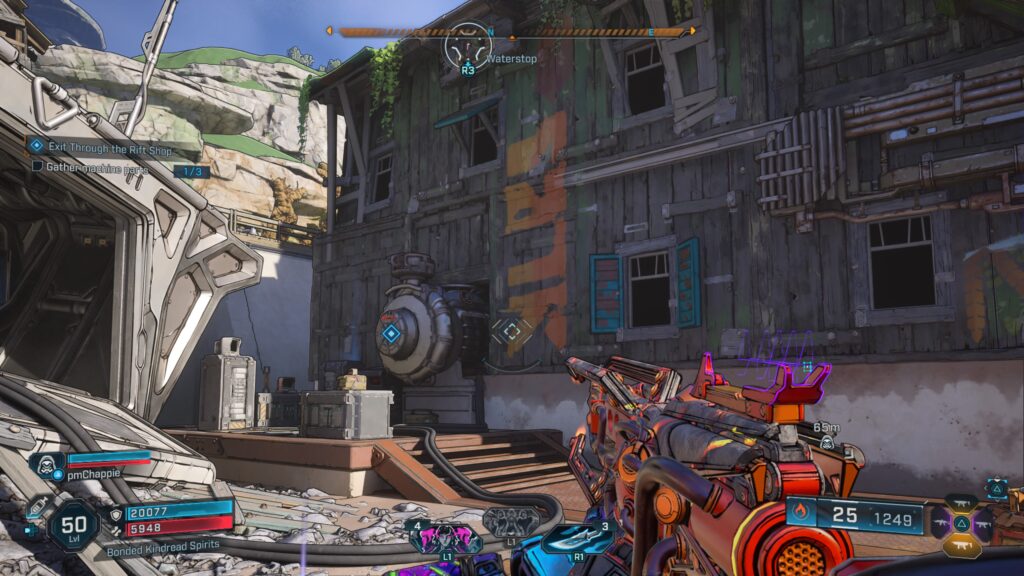Screen dimensions: 1024x576
Task: Click the gray creature skill icon
Action: click(510, 522)
